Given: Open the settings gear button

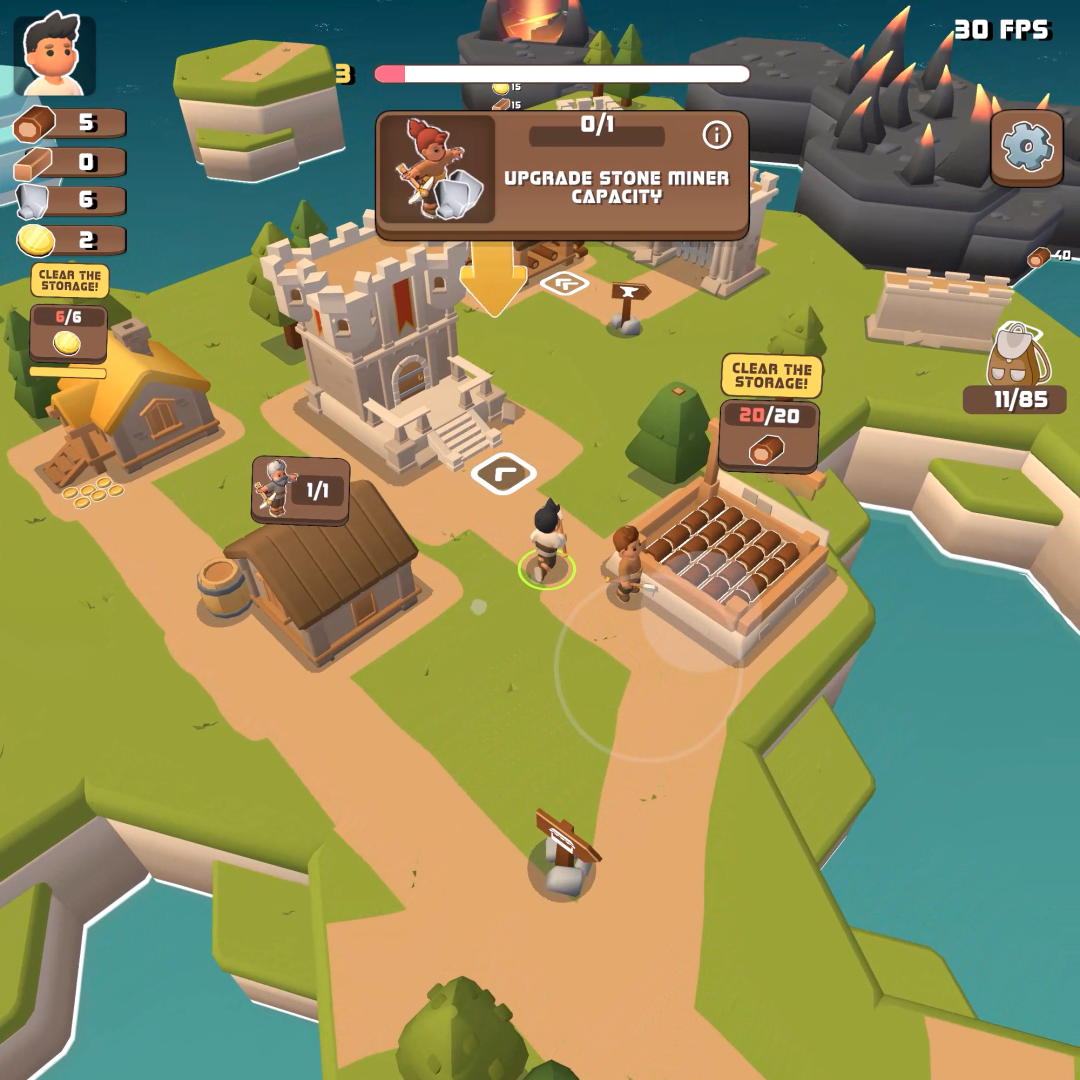Looking at the screenshot, I should coord(1027,148).
